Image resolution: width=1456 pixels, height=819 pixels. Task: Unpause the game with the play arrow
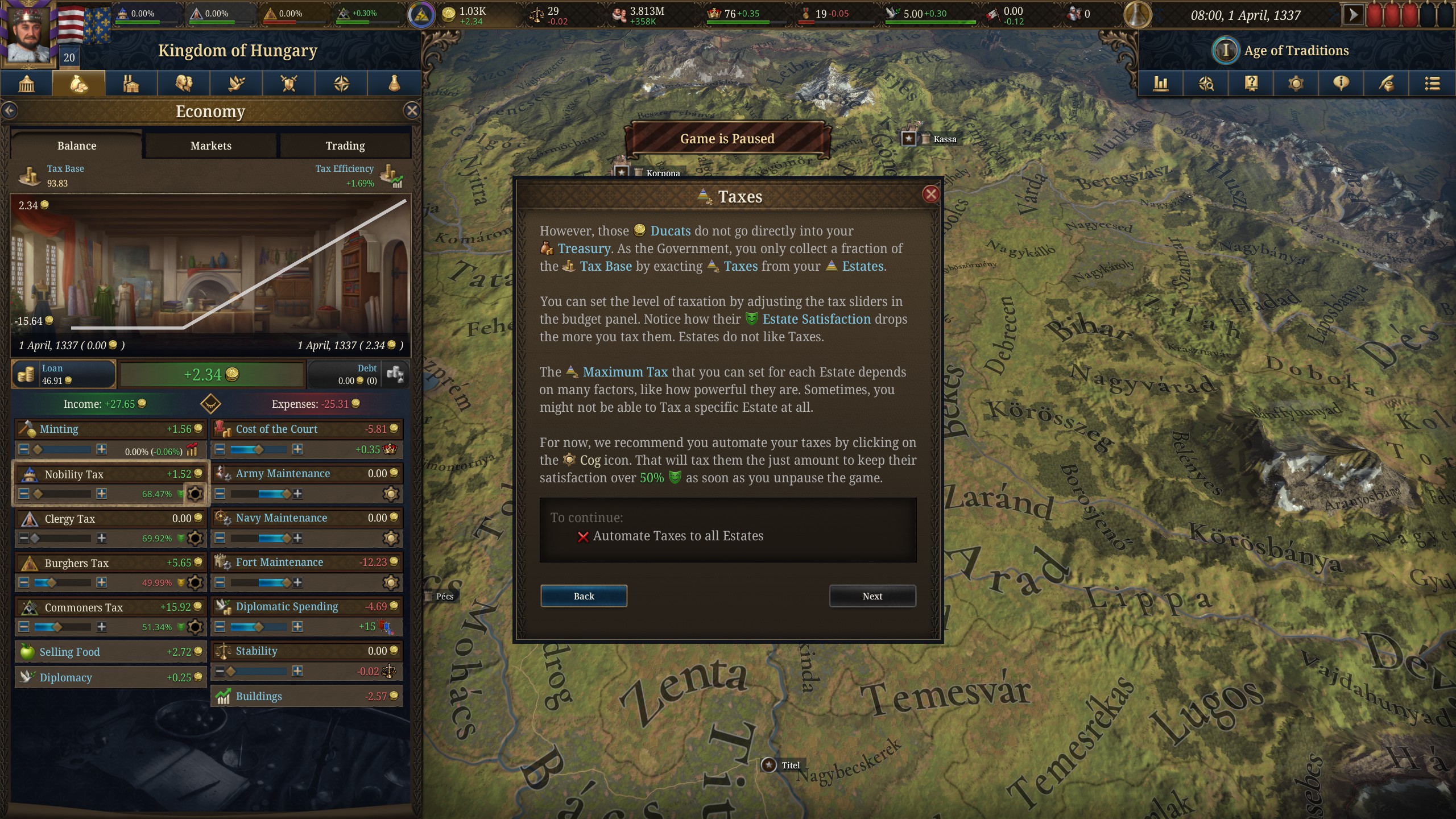tap(1353, 15)
